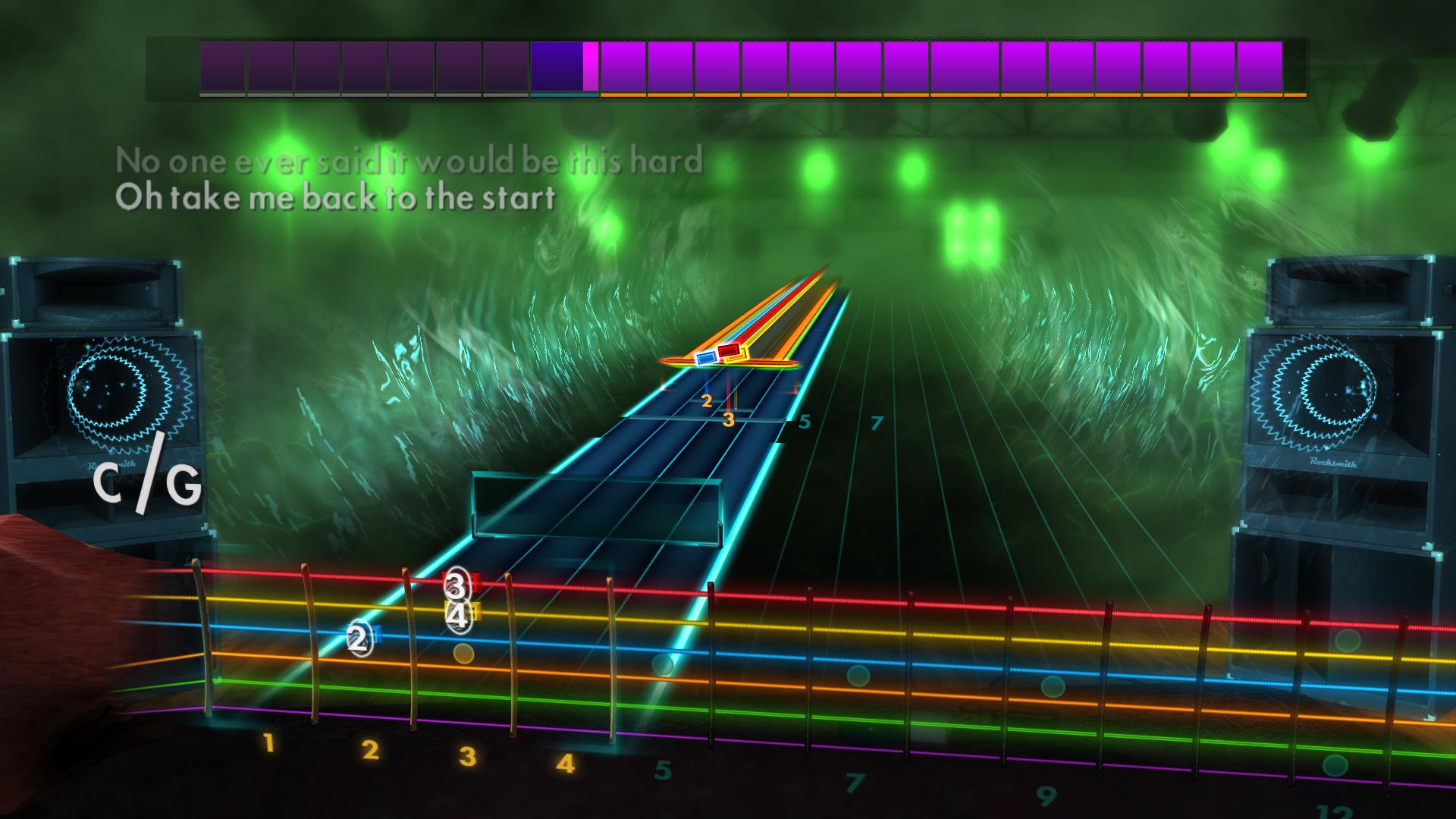Click the fret inlay dot near fret 3
1456x819 pixels.
(464, 653)
